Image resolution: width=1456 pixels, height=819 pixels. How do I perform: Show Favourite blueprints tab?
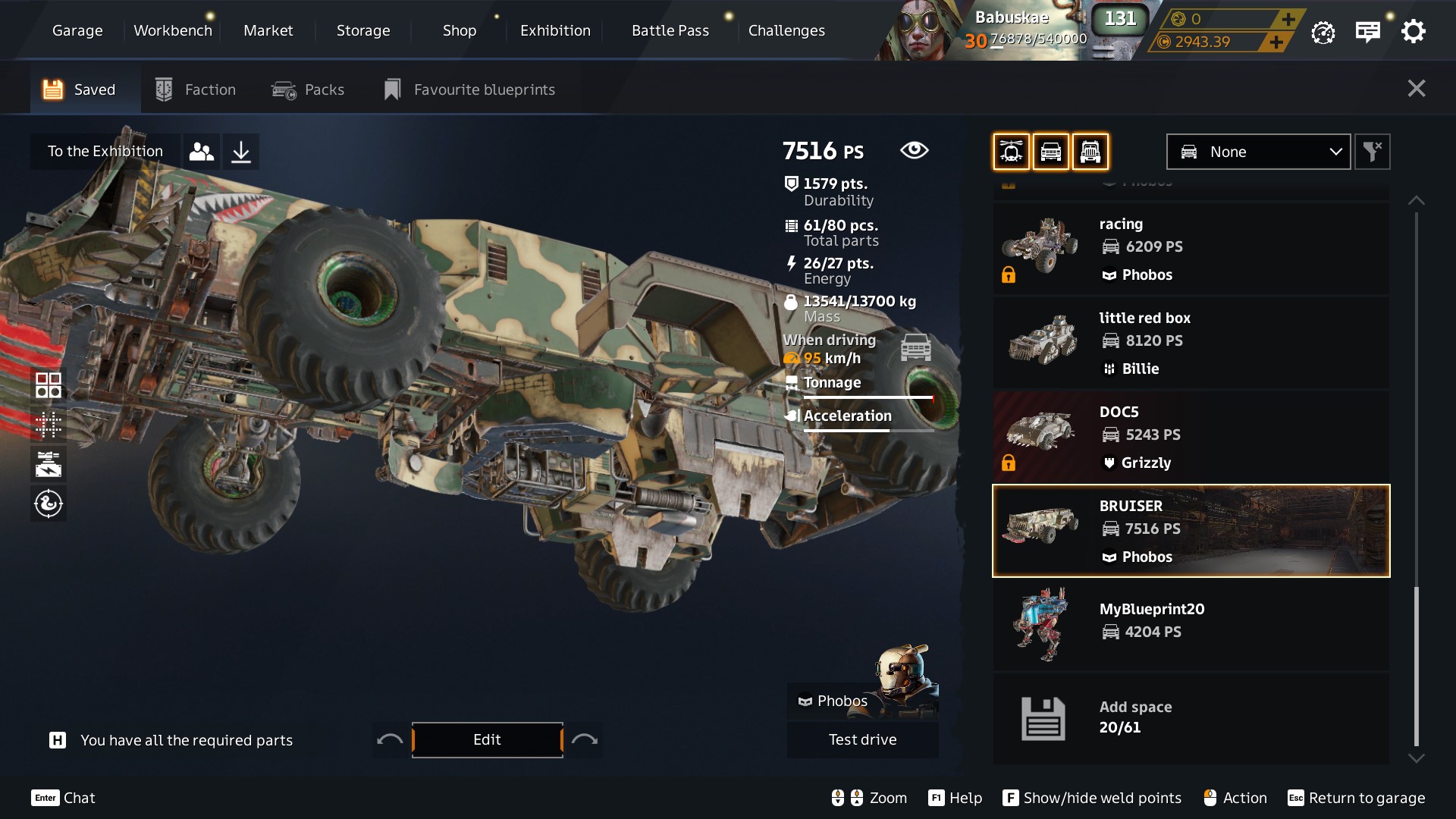[x=469, y=89]
